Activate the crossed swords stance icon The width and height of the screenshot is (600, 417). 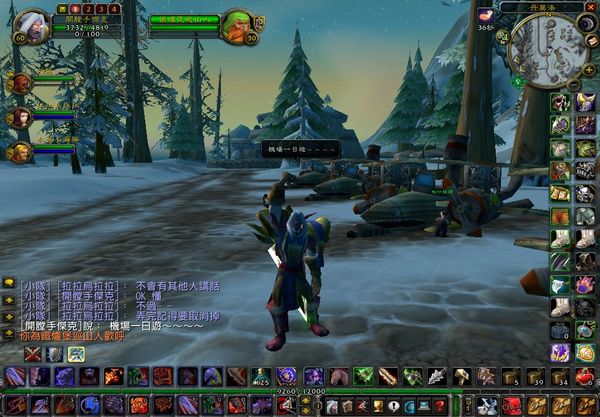[33, 353]
